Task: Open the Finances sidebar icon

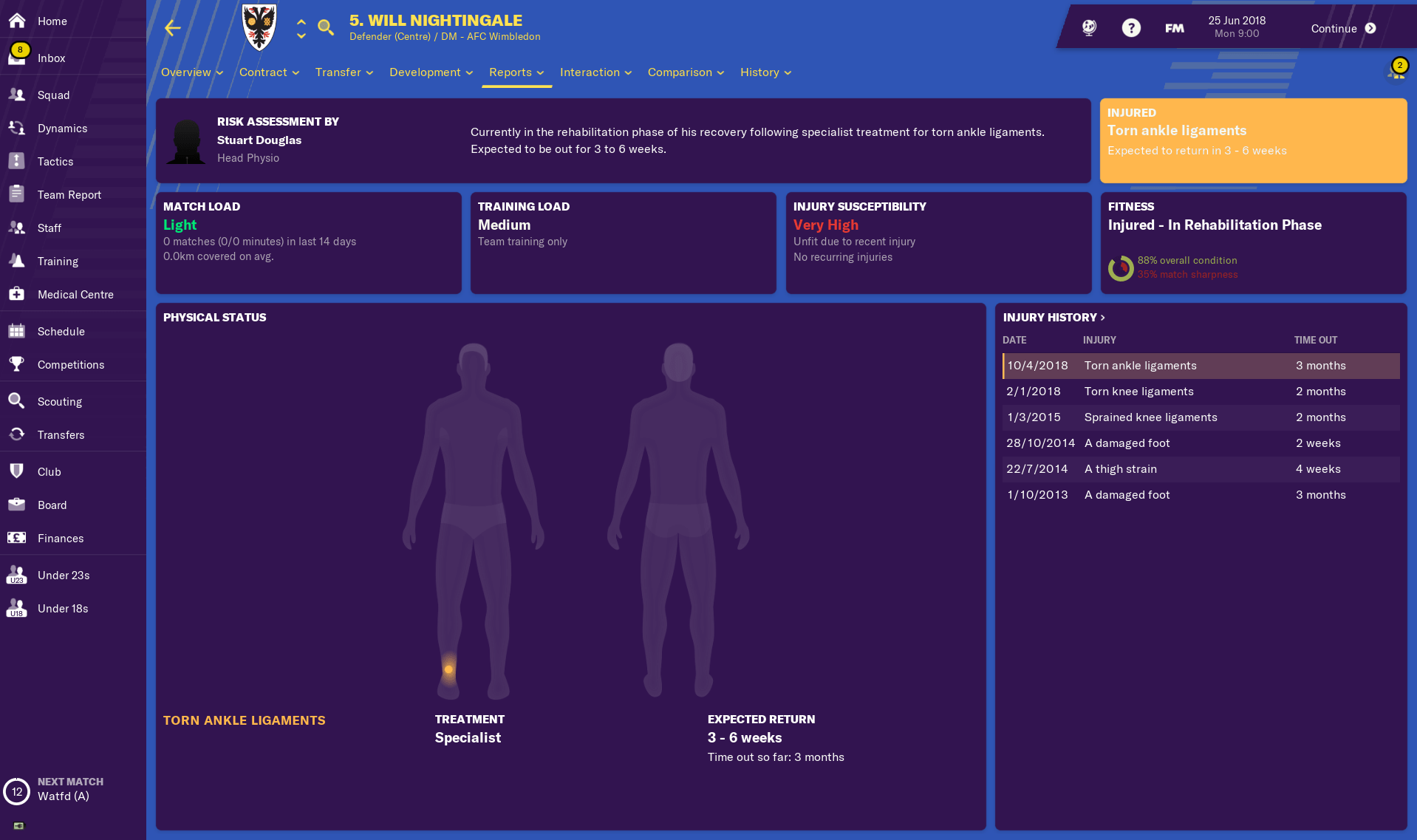Action: [x=16, y=538]
